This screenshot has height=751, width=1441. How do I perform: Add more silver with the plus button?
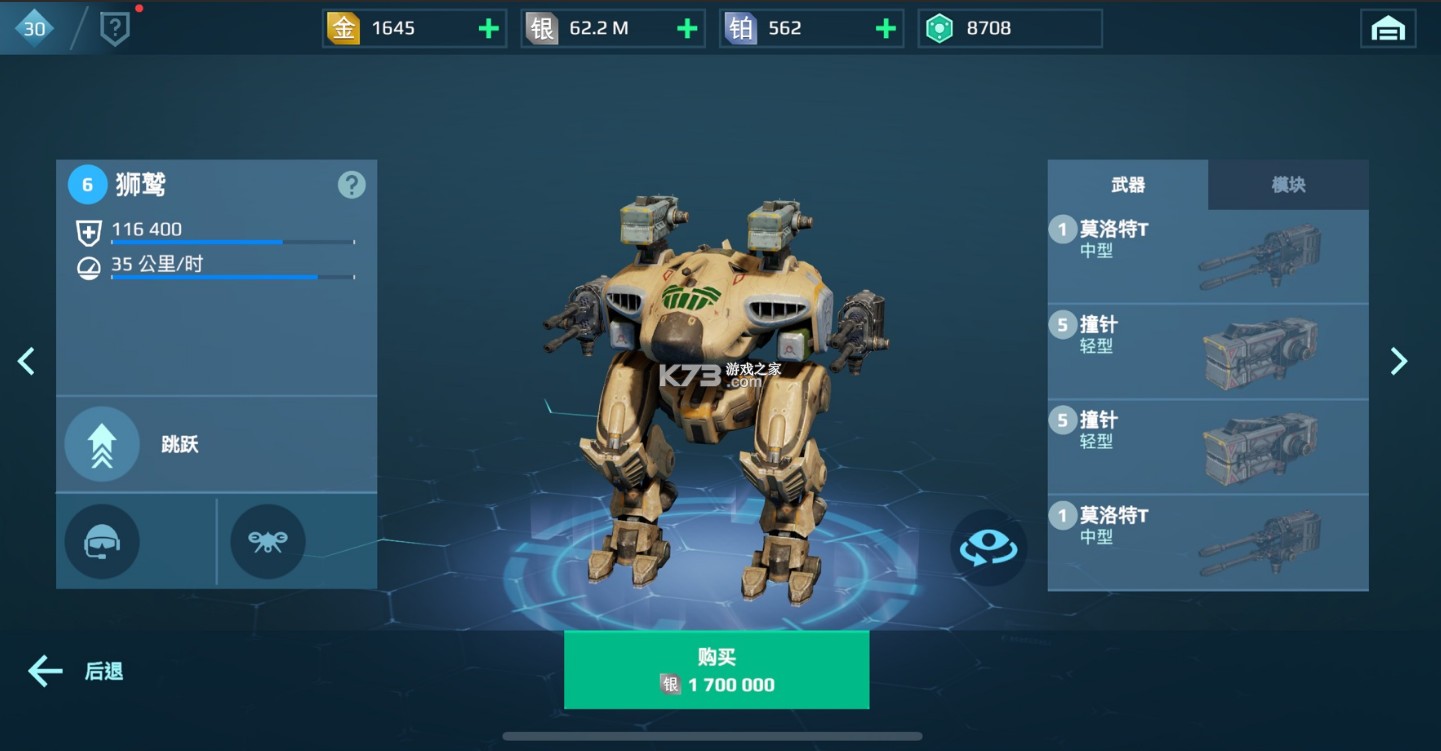click(x=687, y=28)
